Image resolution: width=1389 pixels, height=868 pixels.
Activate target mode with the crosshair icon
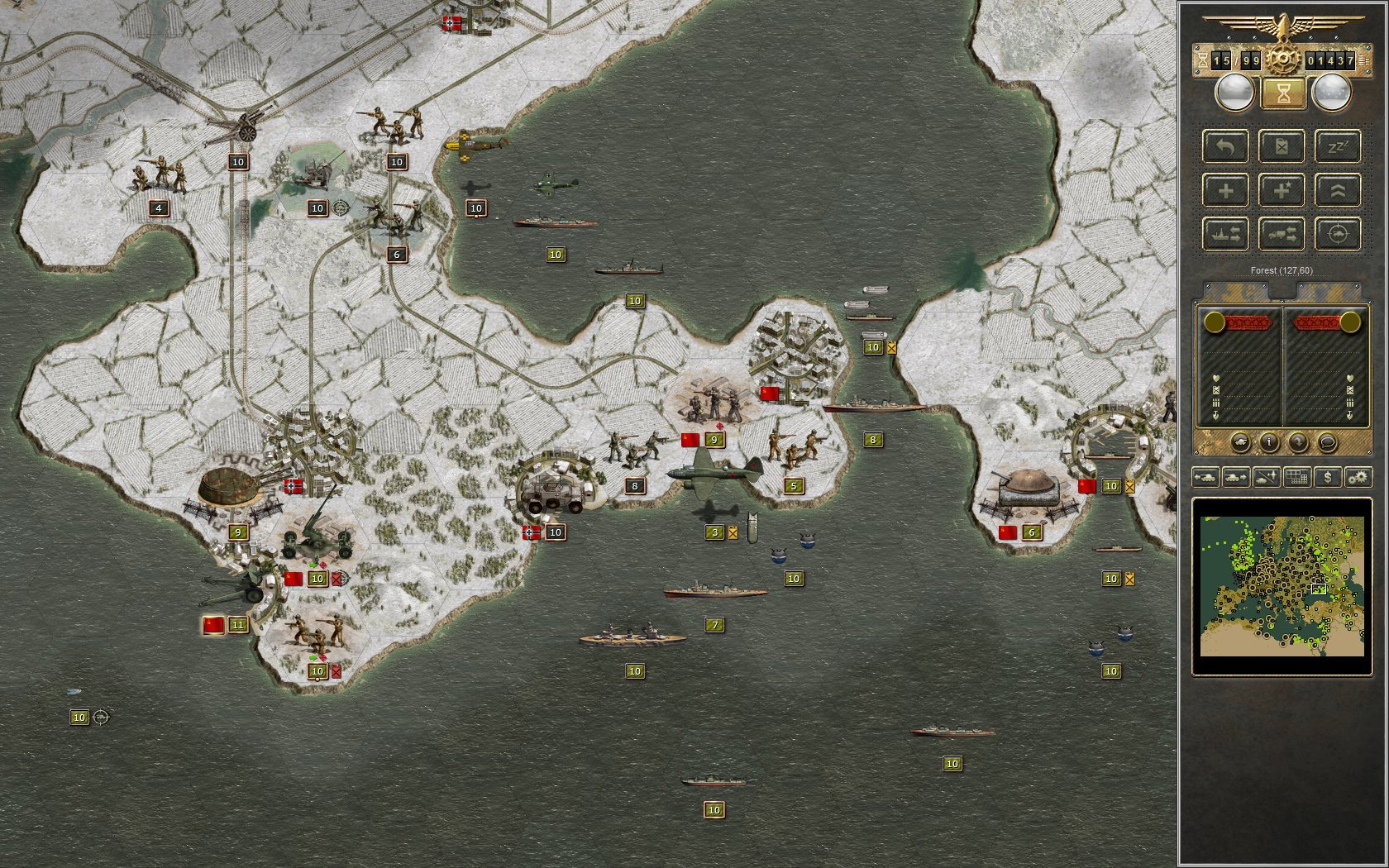[1339, 234]
